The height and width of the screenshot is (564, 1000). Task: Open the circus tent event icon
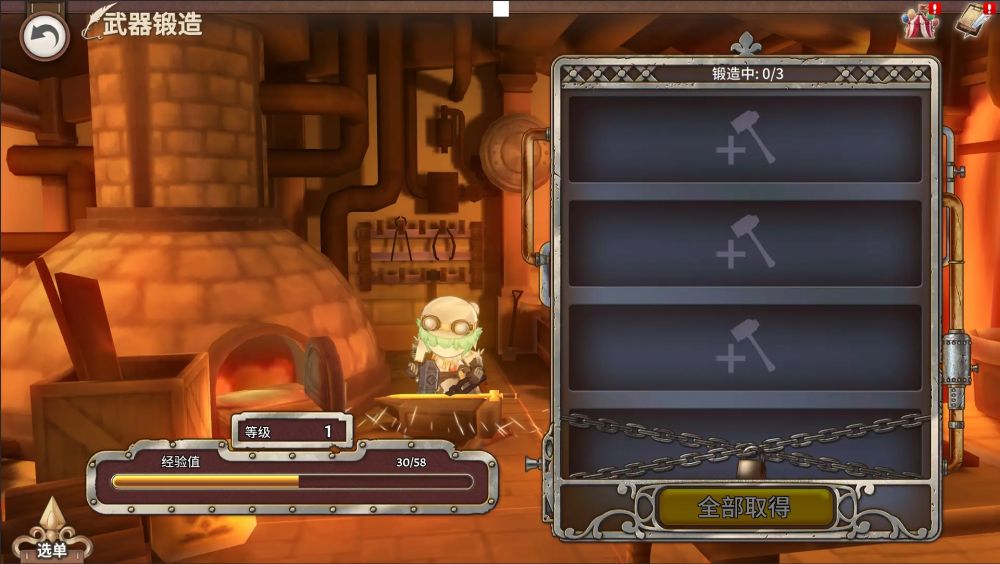point(920,22)
